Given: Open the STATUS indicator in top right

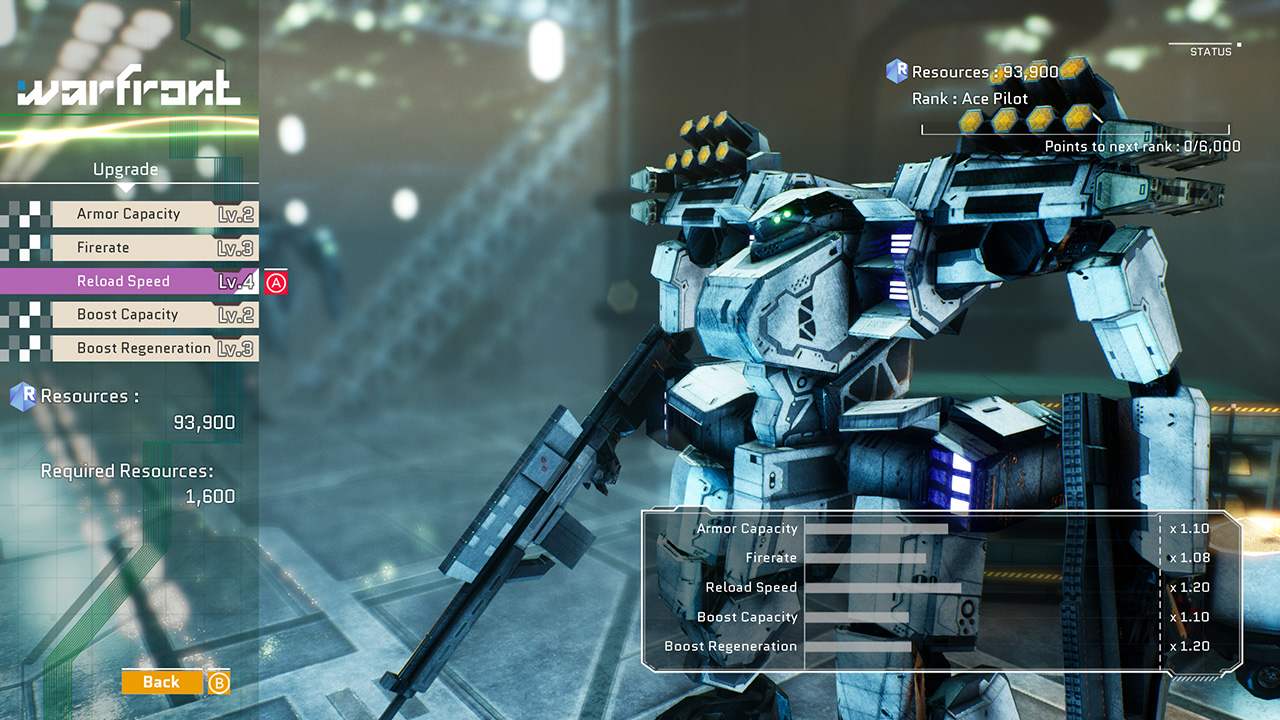Looking at the screenshot, I should coord(1209,51).
